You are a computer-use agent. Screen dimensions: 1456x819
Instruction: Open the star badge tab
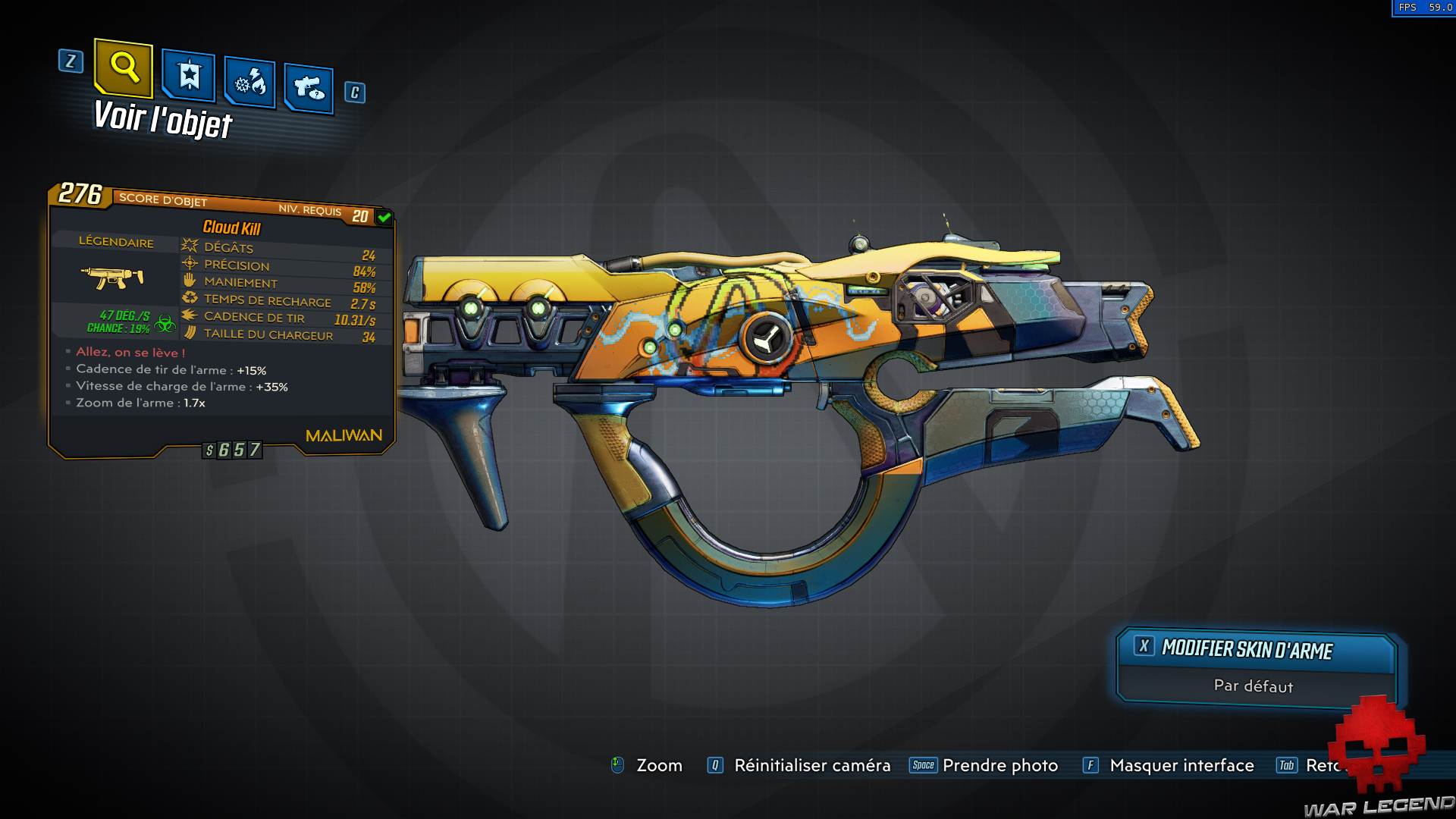189,76
